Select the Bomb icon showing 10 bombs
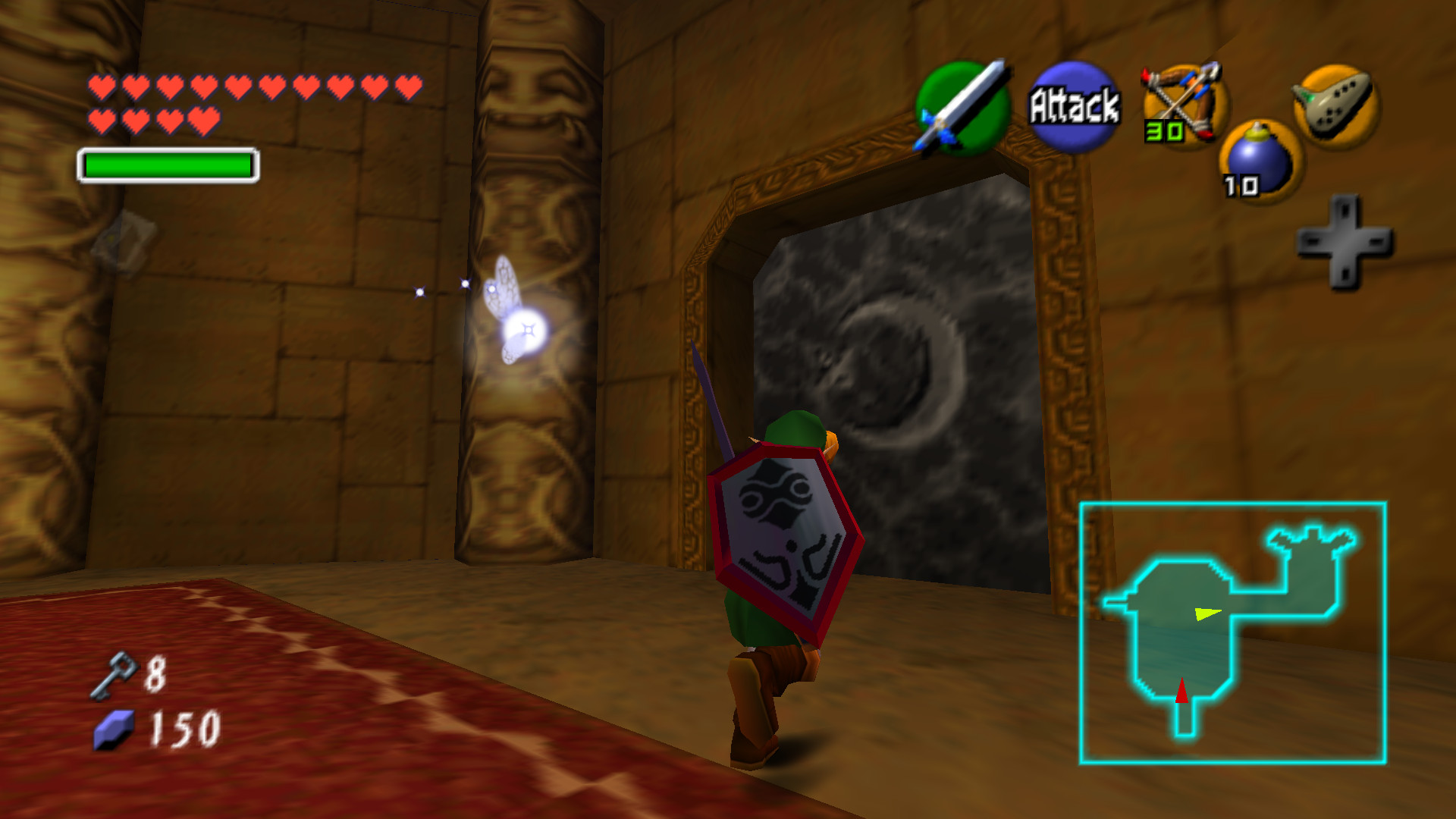This screenshot has height=819, width=1456. (x=1259, y=159)
